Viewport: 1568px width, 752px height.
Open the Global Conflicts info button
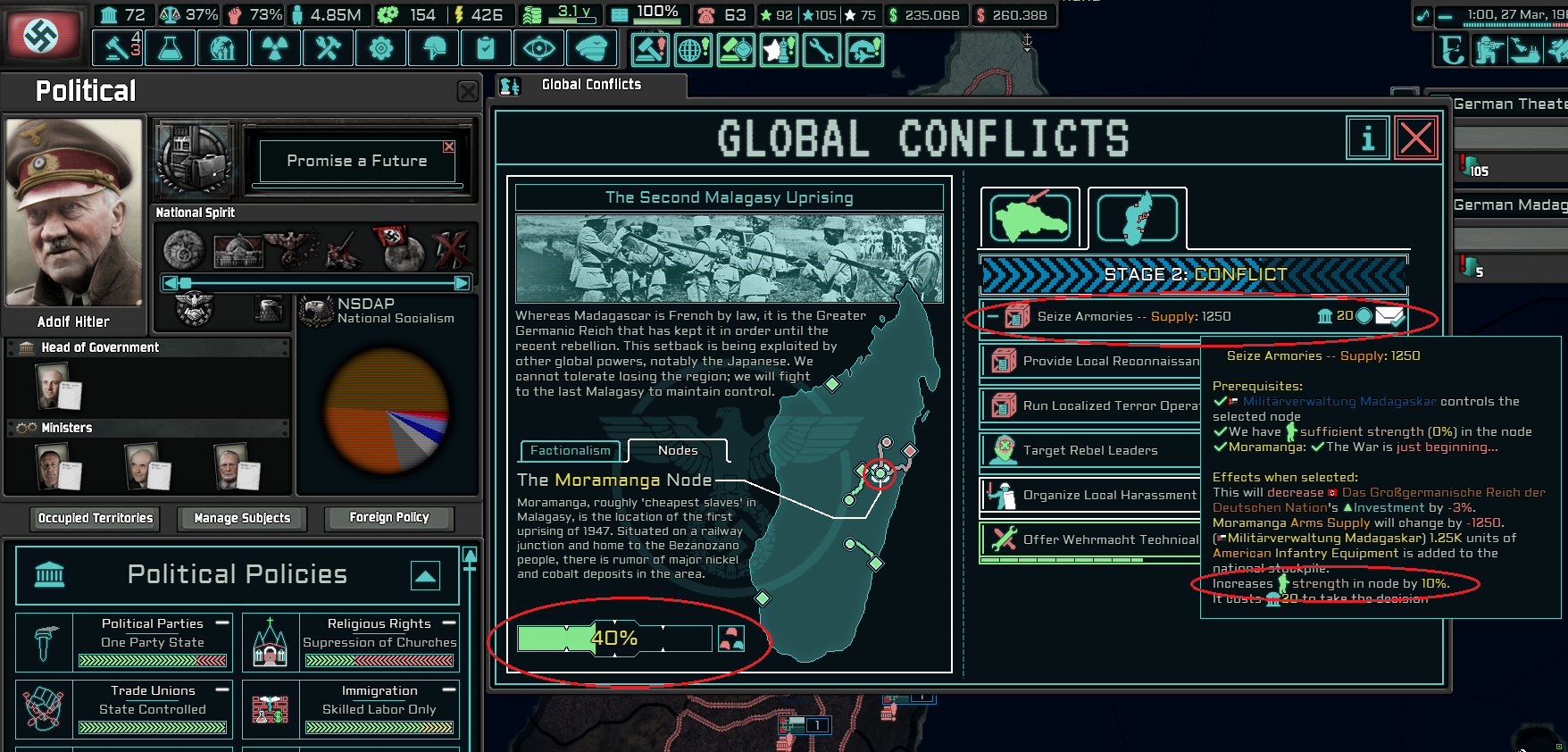[1367, 138]
